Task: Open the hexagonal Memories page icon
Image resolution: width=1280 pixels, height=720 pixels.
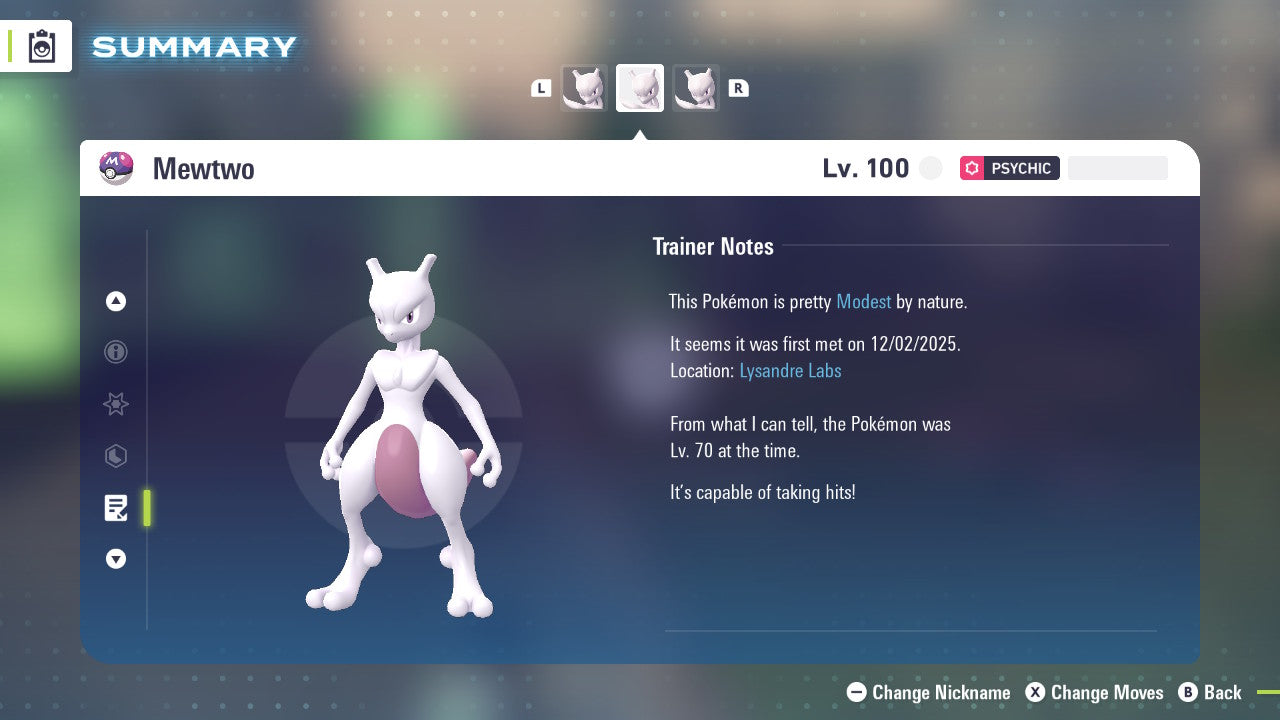Action: tap(116, 456)
